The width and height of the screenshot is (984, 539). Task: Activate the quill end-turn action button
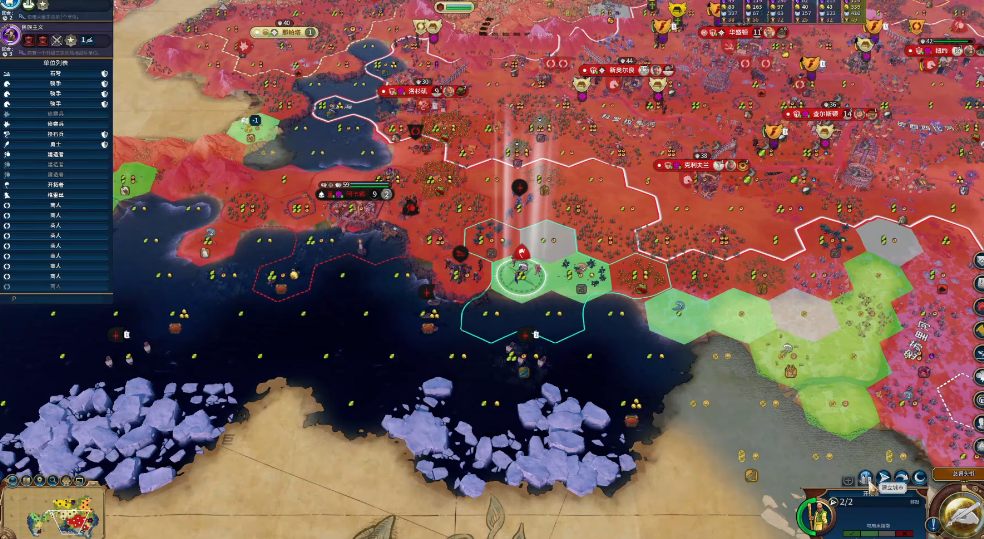pyautogui.click(x=962, y=514)
